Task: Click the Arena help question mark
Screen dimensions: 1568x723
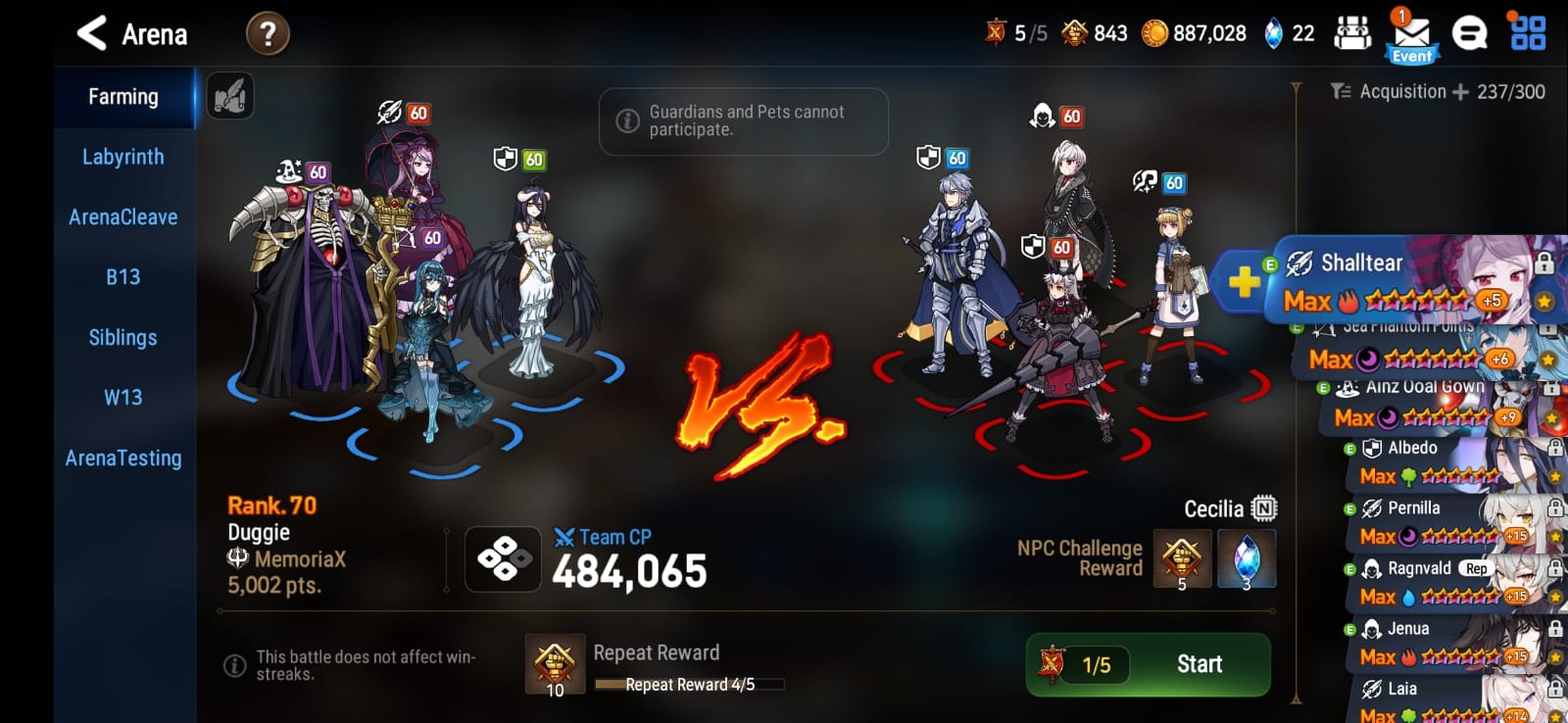Action: (266, 32)
